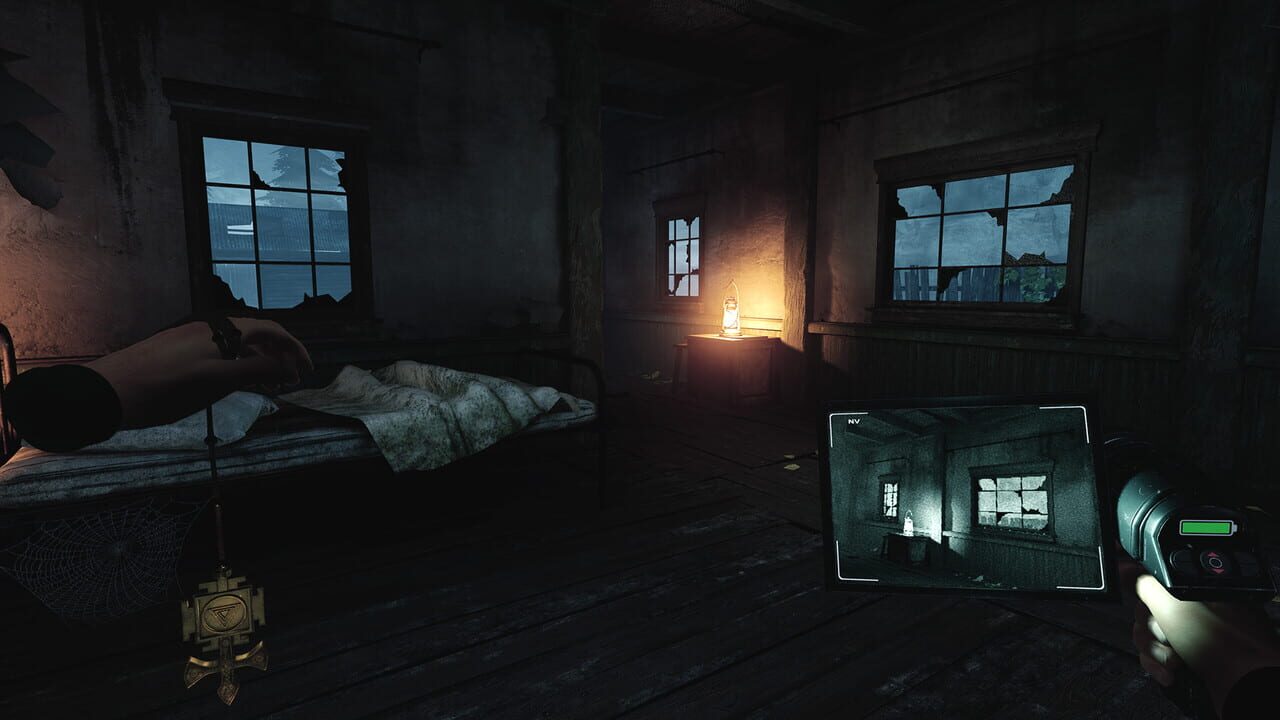Click the dark button directly left of the D-pad
This screenshot has width=1280, height=720.
click(x=1182, y=557)
